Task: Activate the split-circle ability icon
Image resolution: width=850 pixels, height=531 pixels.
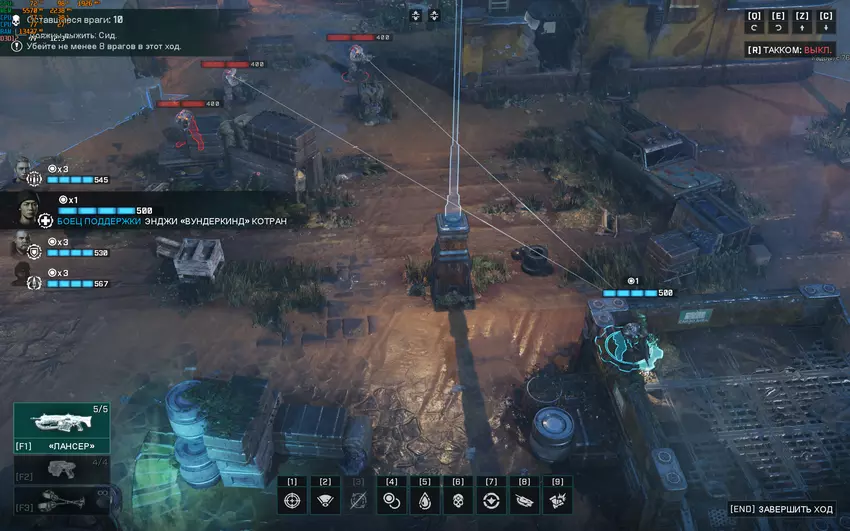Action: pyautogui.click(x=491, y=501)
